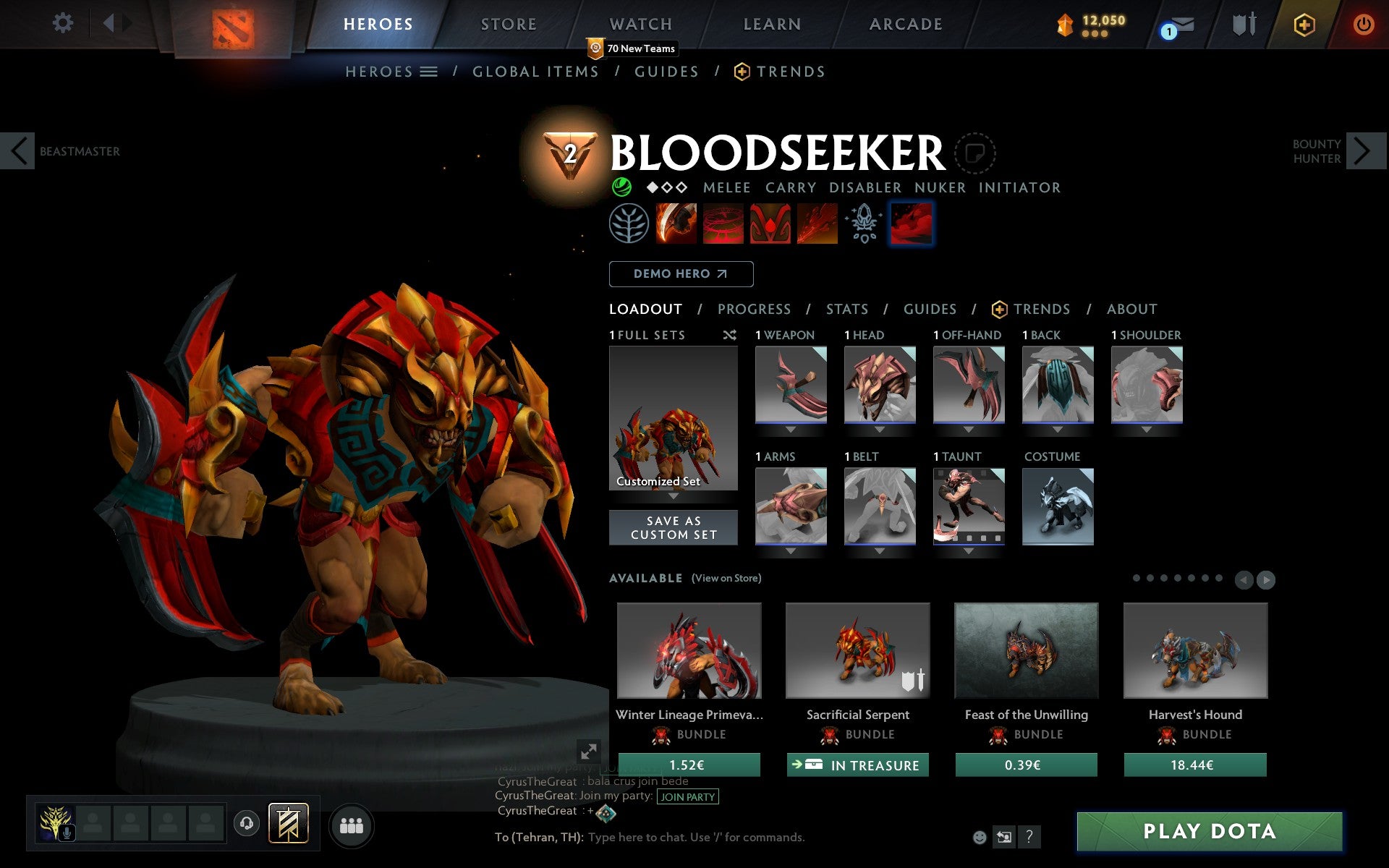The width and height of the screenshot is (1389, 868).
Task: Expand the 1 WEAPON slot dropdown arrow
Action: click(x=790, y=430)
